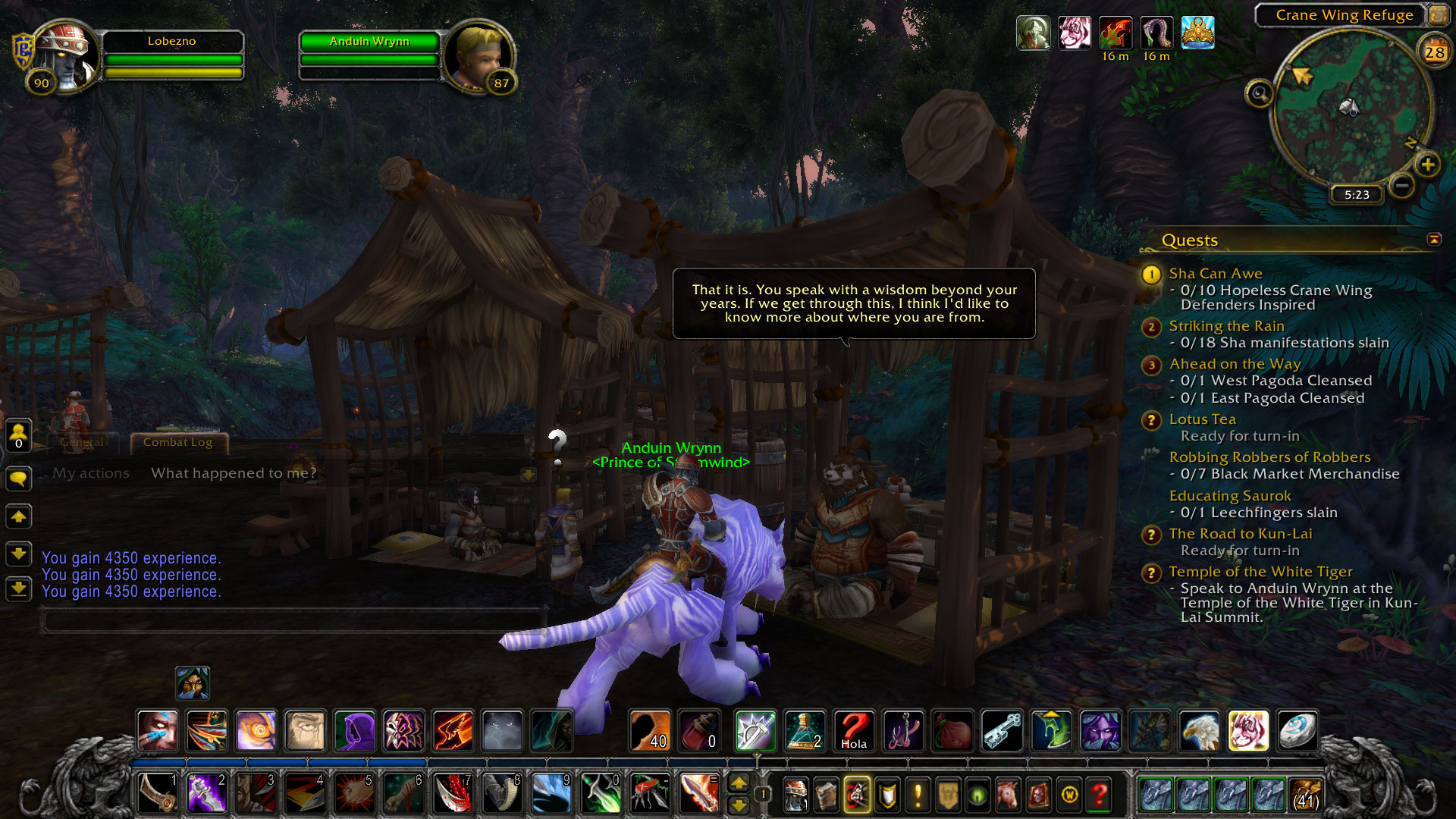Use the 'Hola' red question-mark macro
Image resolution: width=1456 pixels, height=819 pixels.
854,731
